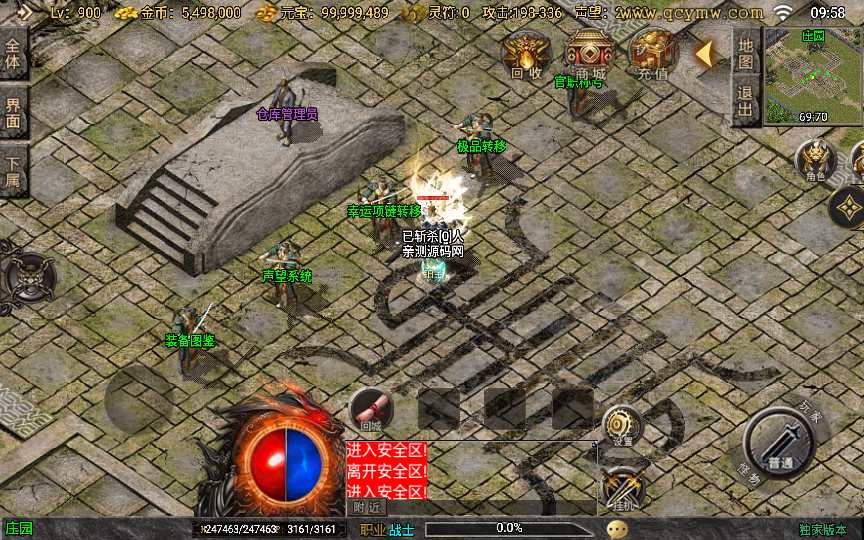Screen dimensions: 864x540
Task: Select the 下属 side tab
Action: click(13, 172)
